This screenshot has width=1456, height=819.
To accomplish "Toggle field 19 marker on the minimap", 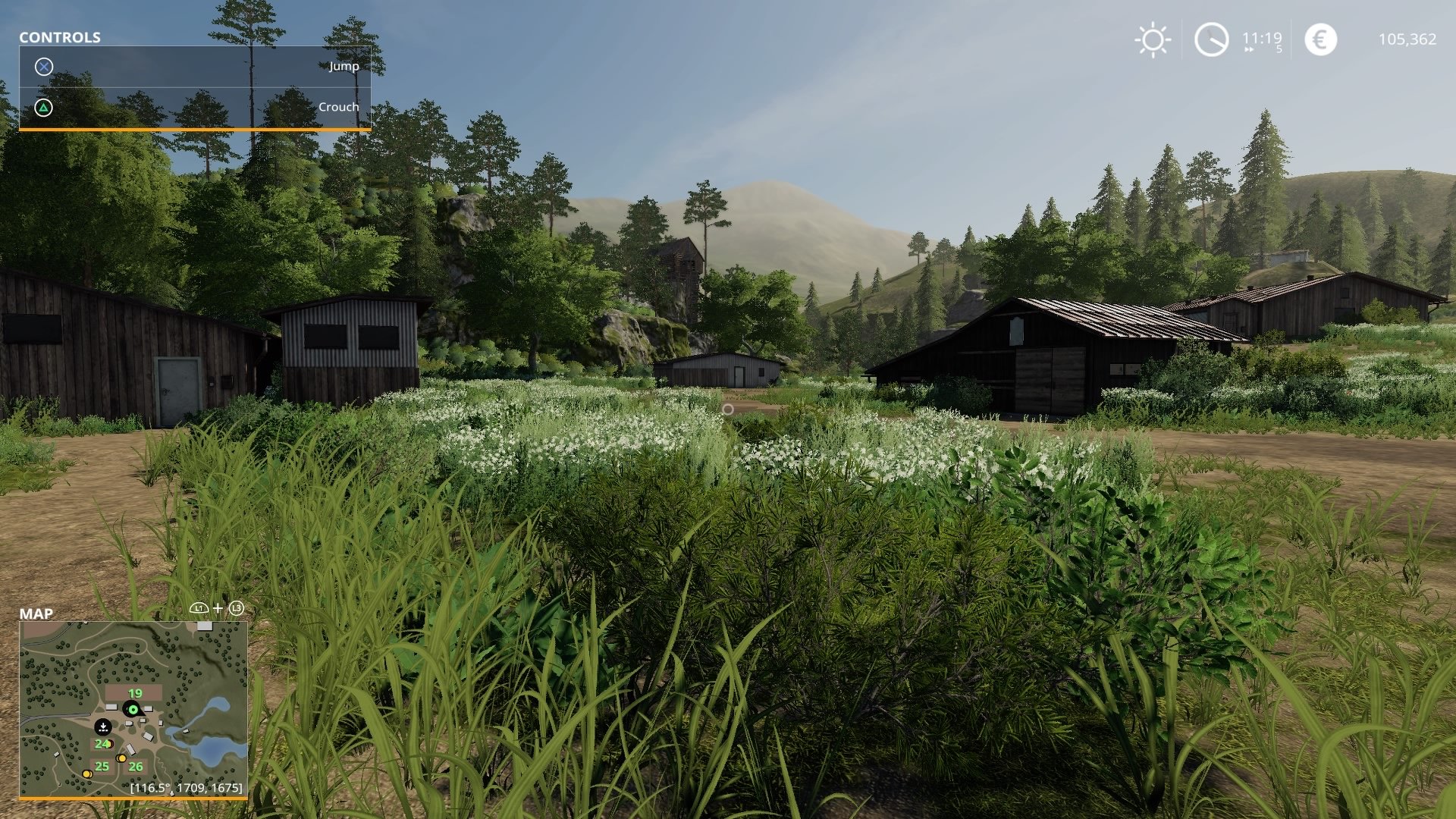I will pyautogui.click(x=135, y=693).
